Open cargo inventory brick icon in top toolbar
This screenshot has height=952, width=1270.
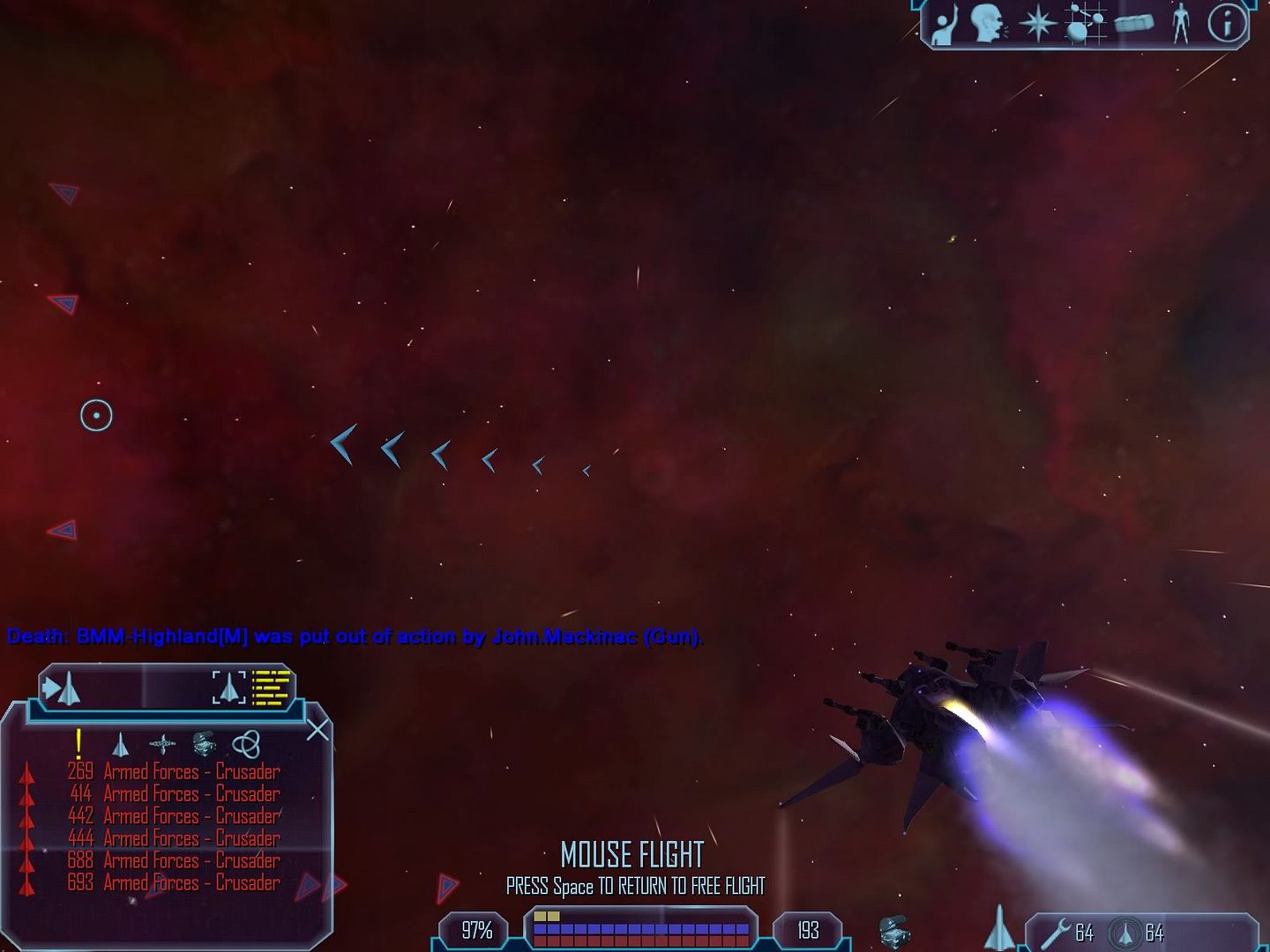coord(1134,24)
